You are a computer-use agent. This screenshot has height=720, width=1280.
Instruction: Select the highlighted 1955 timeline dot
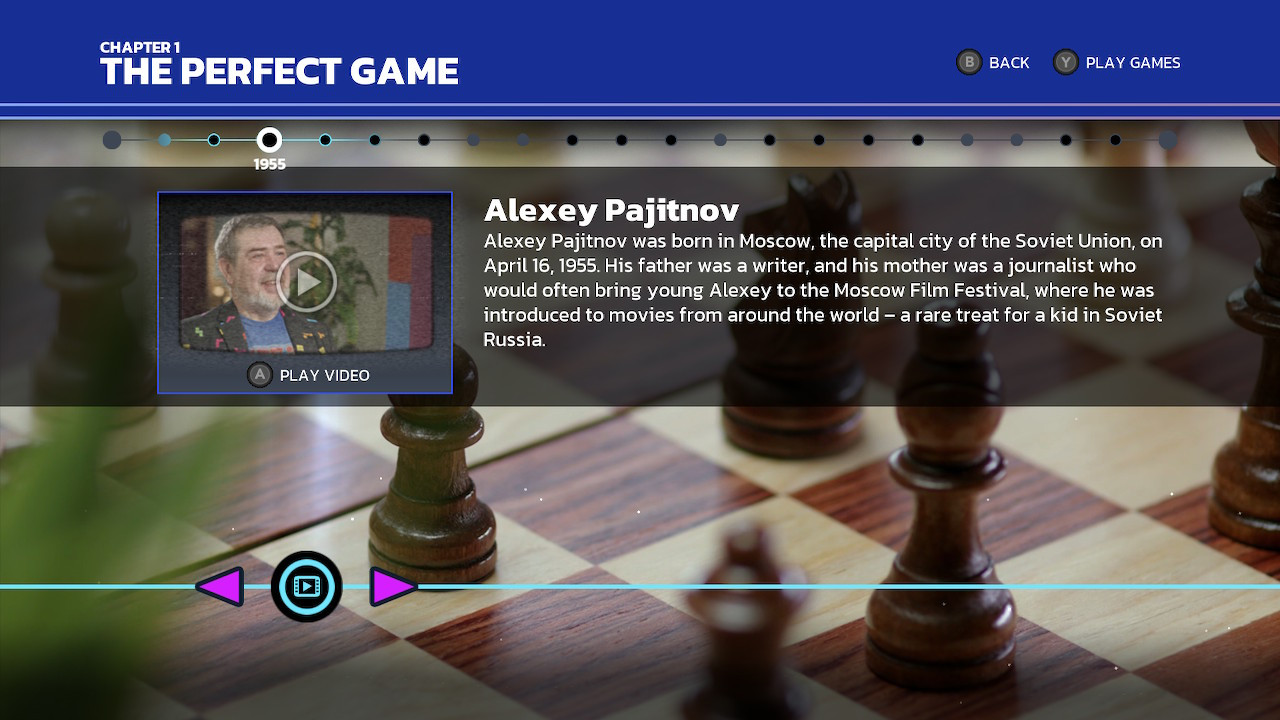(269, 140)
